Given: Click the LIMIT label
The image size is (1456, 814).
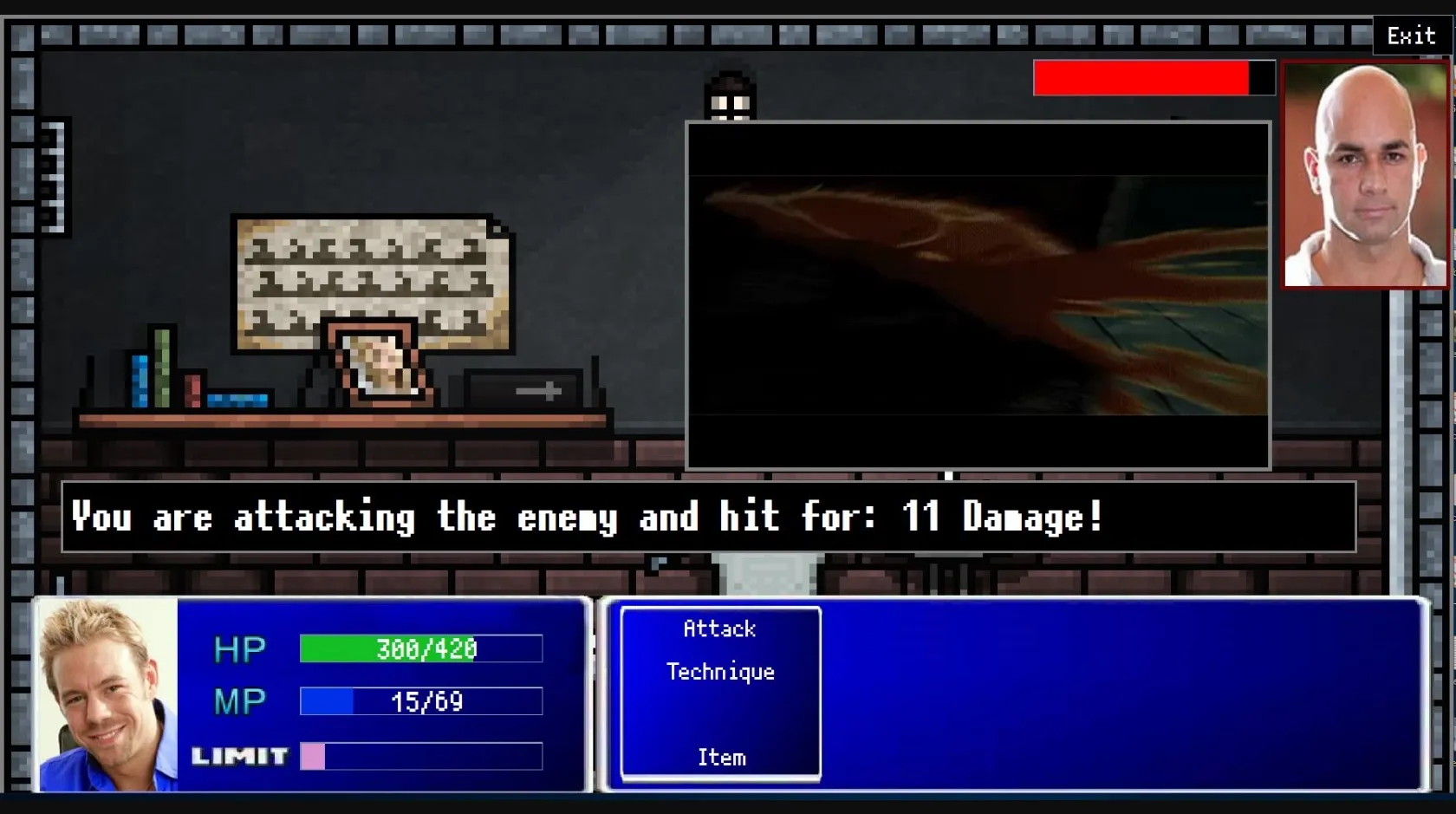Looking at the screenshot, I should tap(240, 756).
